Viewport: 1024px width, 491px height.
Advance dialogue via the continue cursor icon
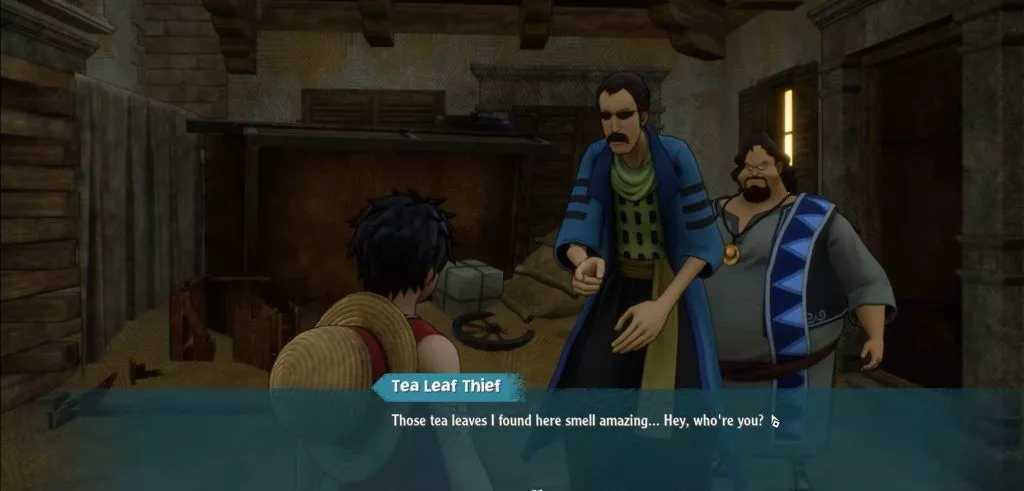click(775, 421)
